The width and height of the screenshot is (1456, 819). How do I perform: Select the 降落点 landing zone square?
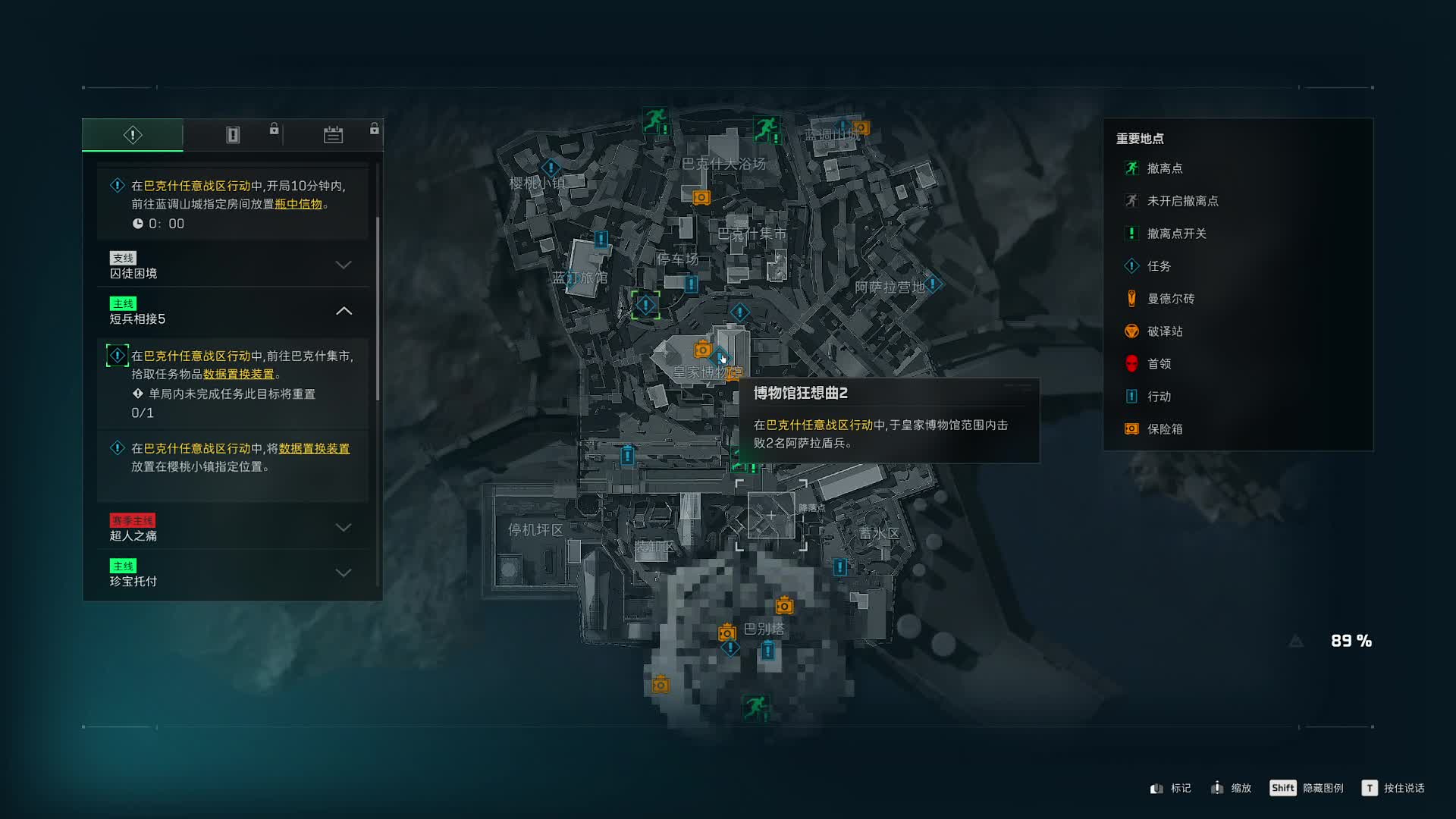coord(771,516)
